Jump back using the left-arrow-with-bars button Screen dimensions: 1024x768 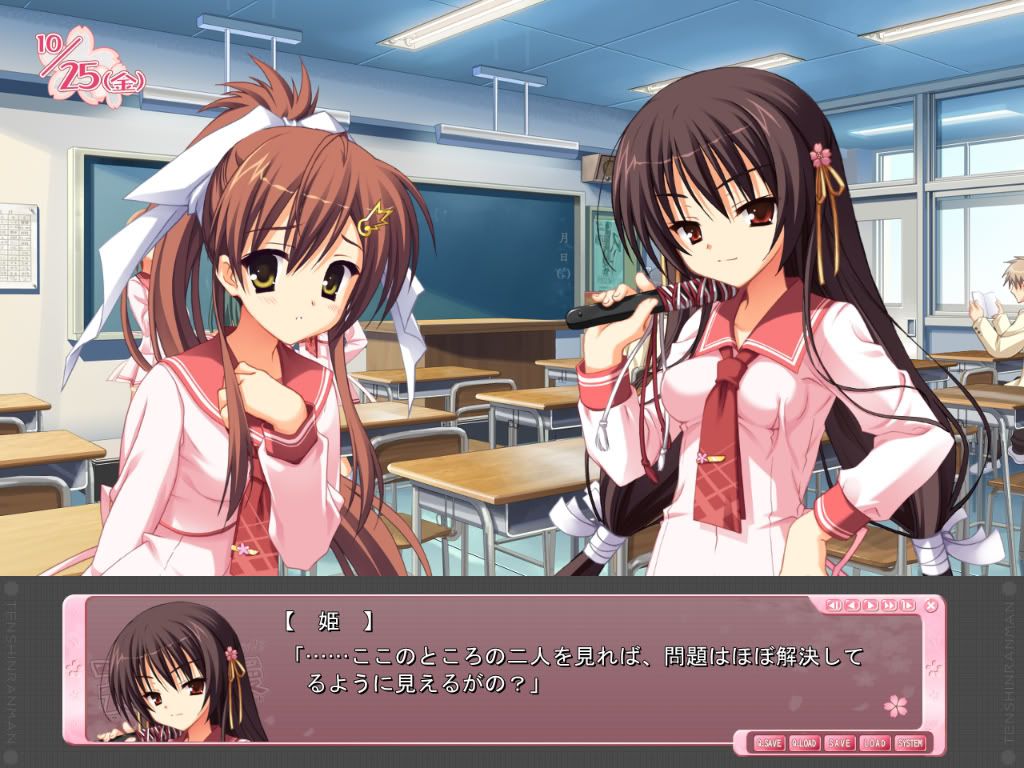click(x=833, y=605)
